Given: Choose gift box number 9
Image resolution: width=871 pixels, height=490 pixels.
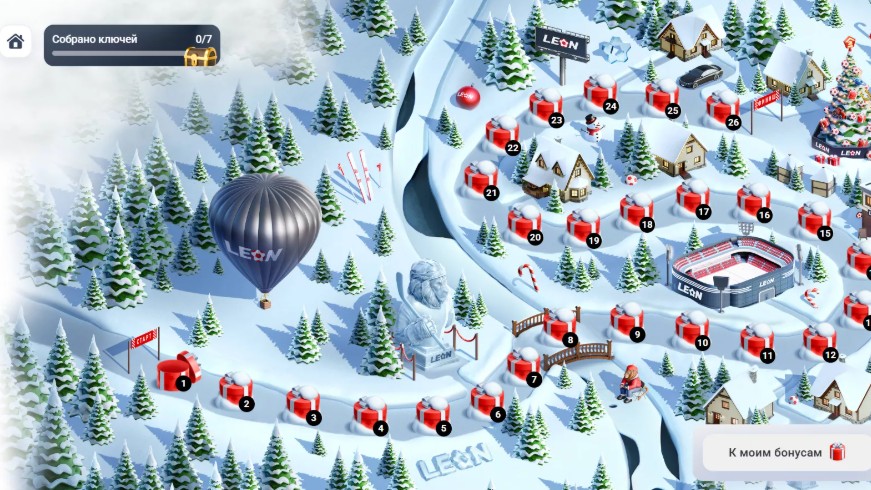Looking at the screenshot, I should click(627, 320).
